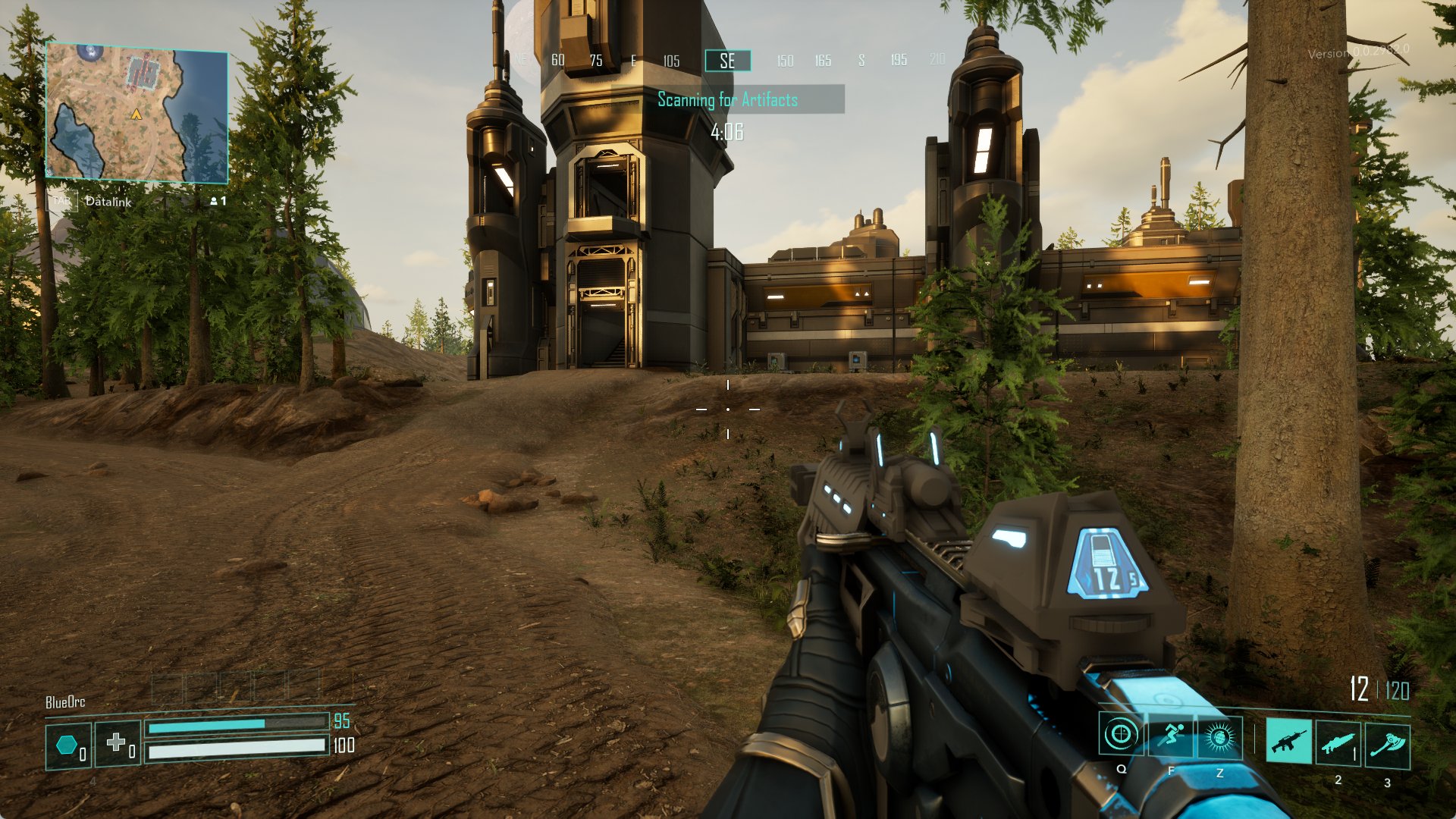Use the sunburst face ability icon
Image resolution: width=1456 pixels, height=819 pixels.
(x=1219, y=736)
